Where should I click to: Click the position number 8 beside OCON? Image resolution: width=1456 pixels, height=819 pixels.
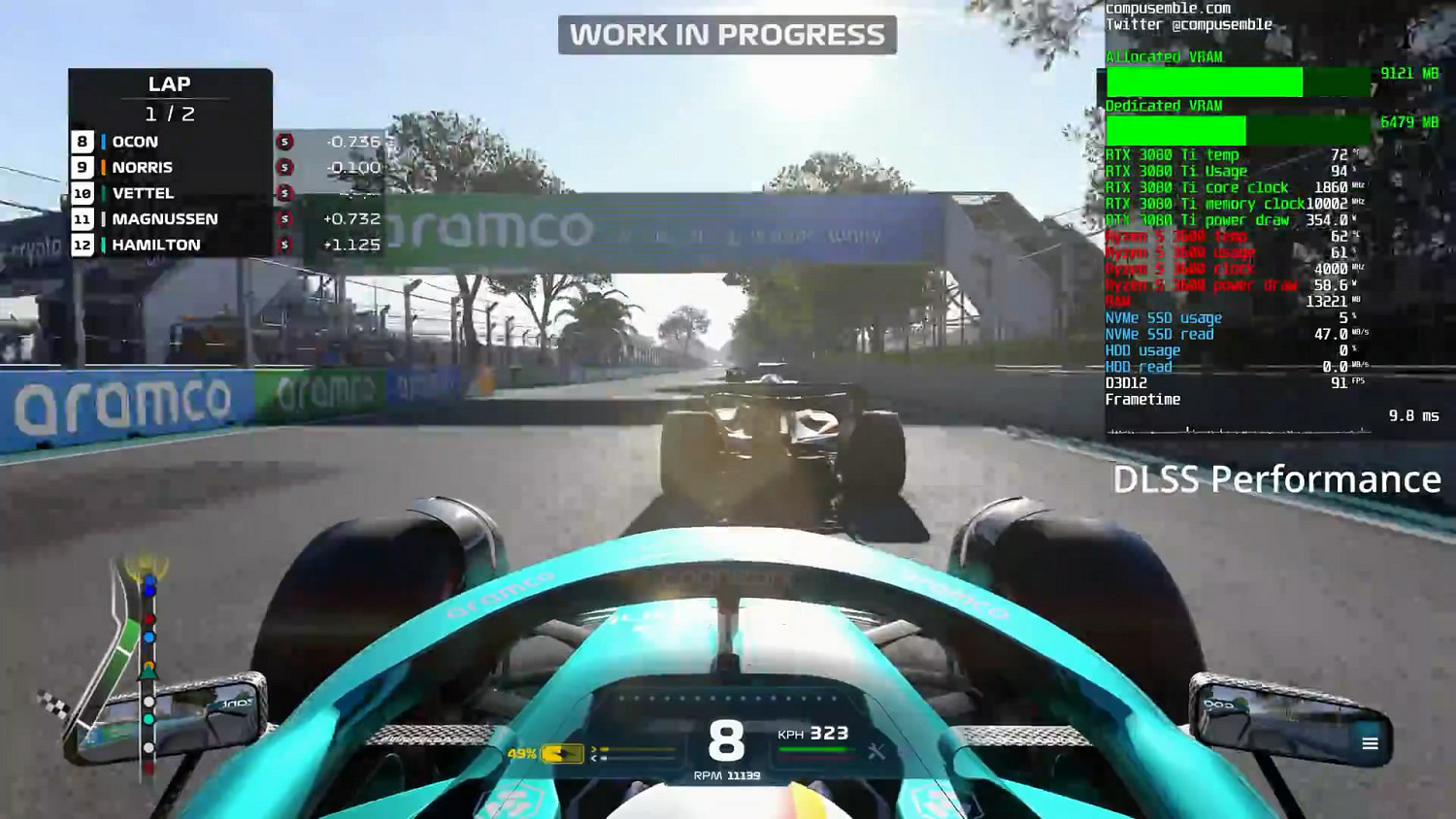82,142
